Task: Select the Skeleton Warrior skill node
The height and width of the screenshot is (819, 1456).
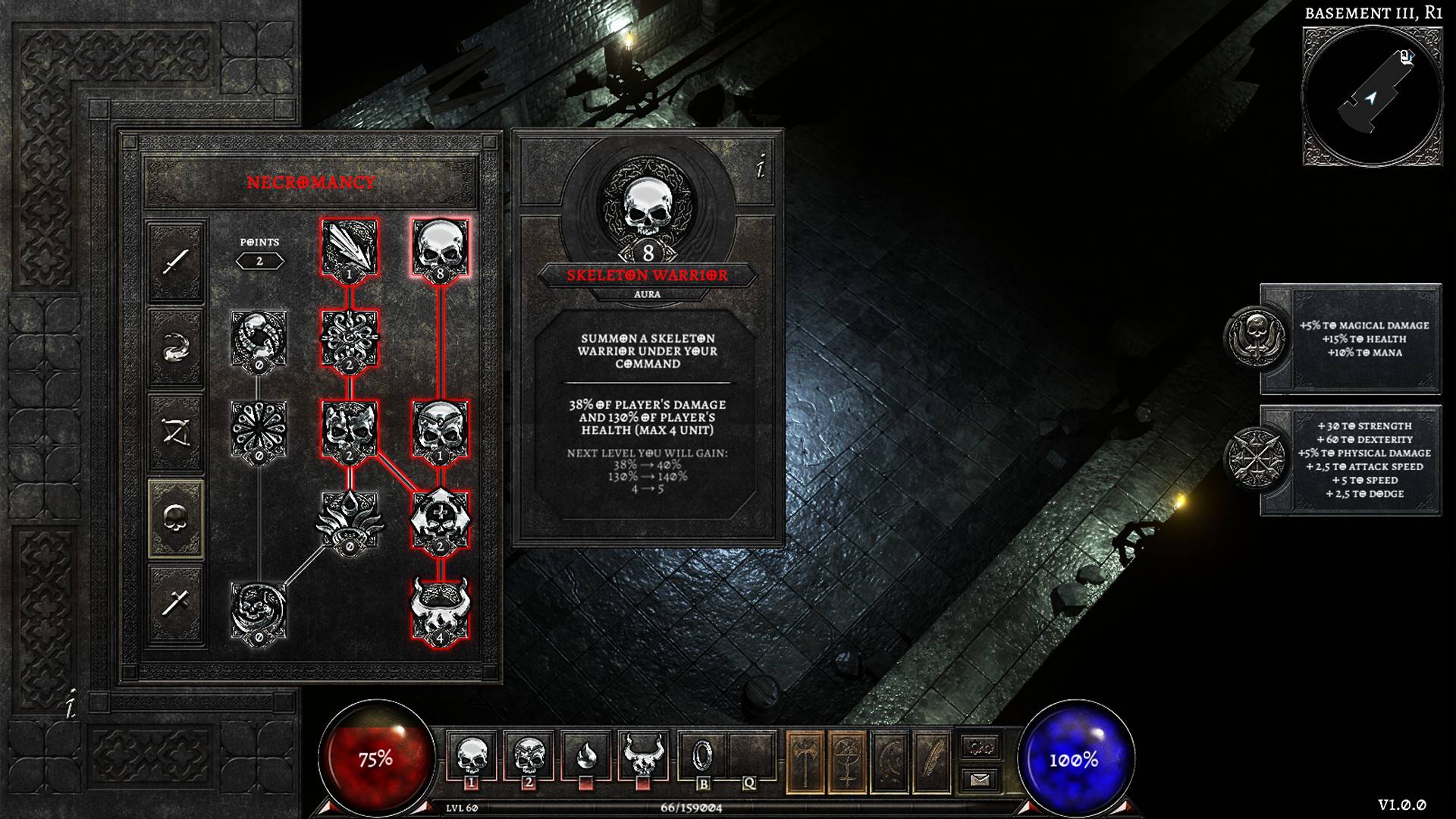Action: click(x=440, y=248)
